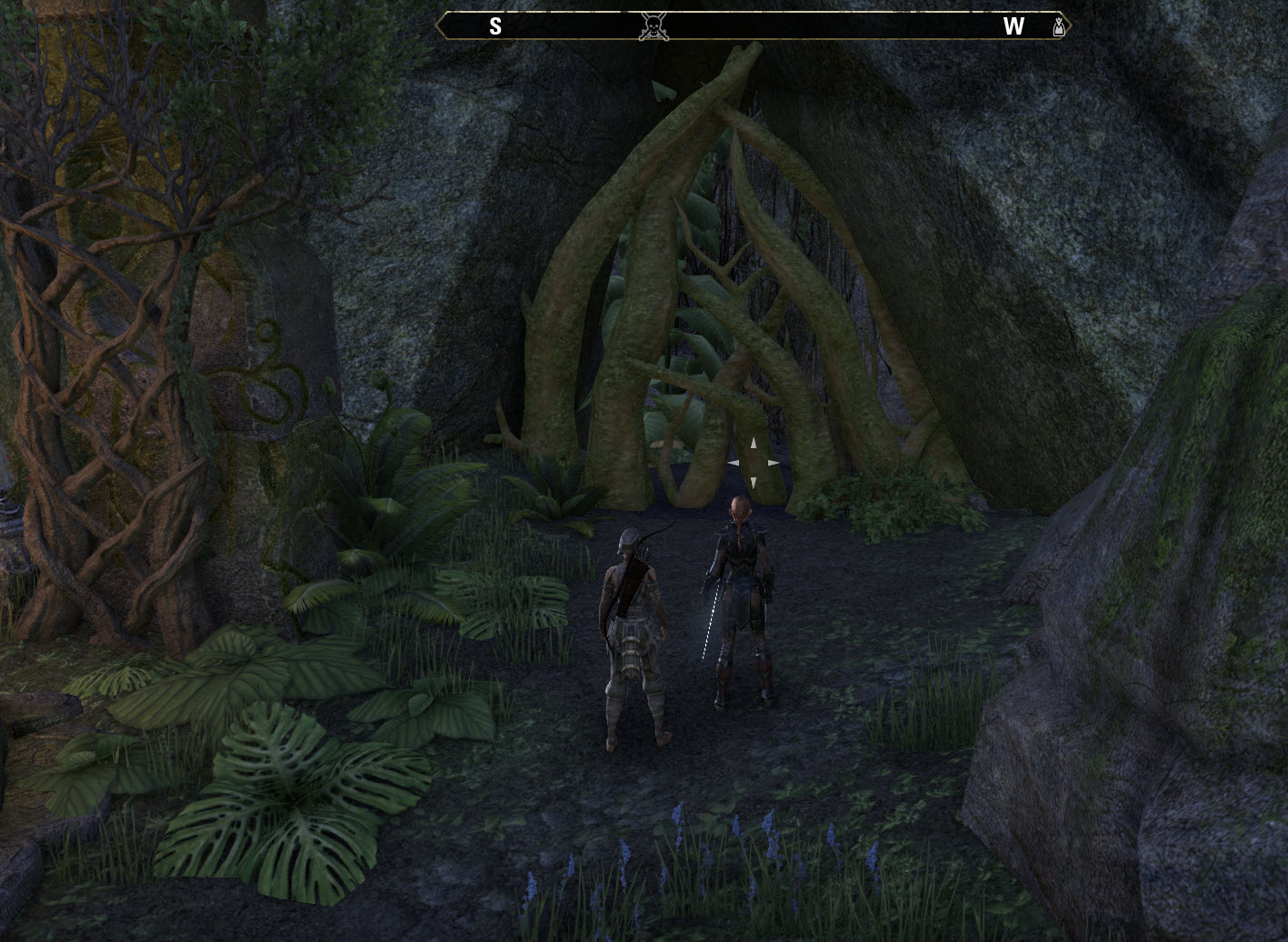
Task: Click the left arrow of the reticle
Action: coord(734,462)
